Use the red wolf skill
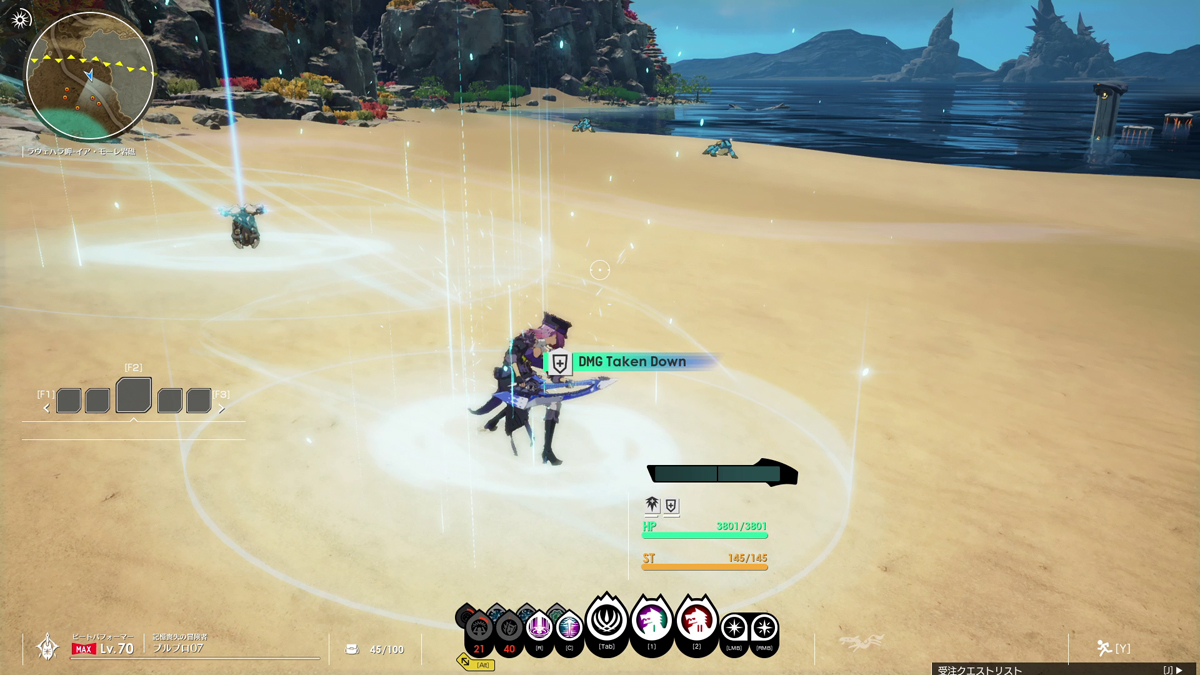This screenshot has height=675, width=1200. [697, 622]
